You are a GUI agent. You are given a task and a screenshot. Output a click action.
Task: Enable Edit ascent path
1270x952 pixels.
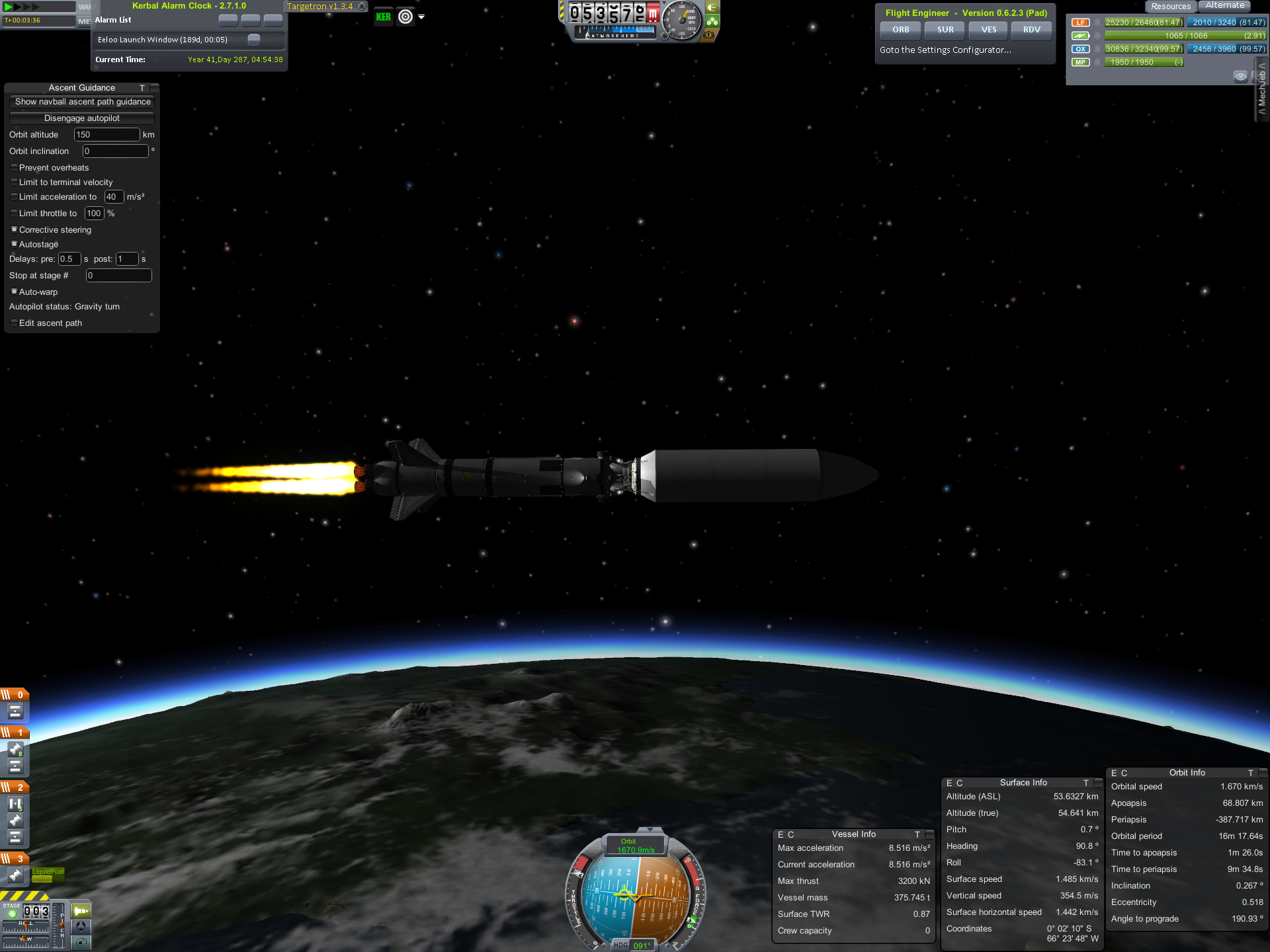click(14, 323)
